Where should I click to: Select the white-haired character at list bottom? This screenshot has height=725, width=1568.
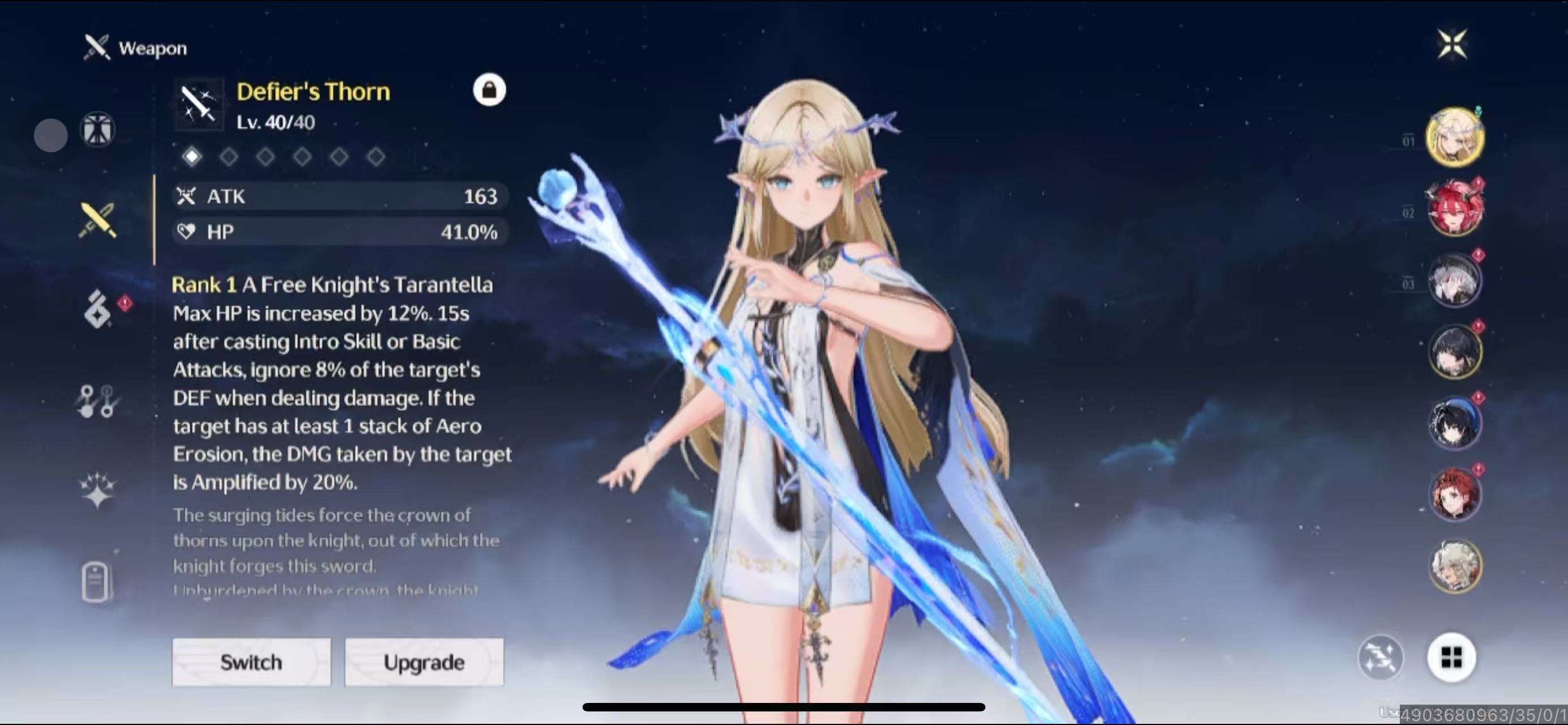coord(1455,565)
